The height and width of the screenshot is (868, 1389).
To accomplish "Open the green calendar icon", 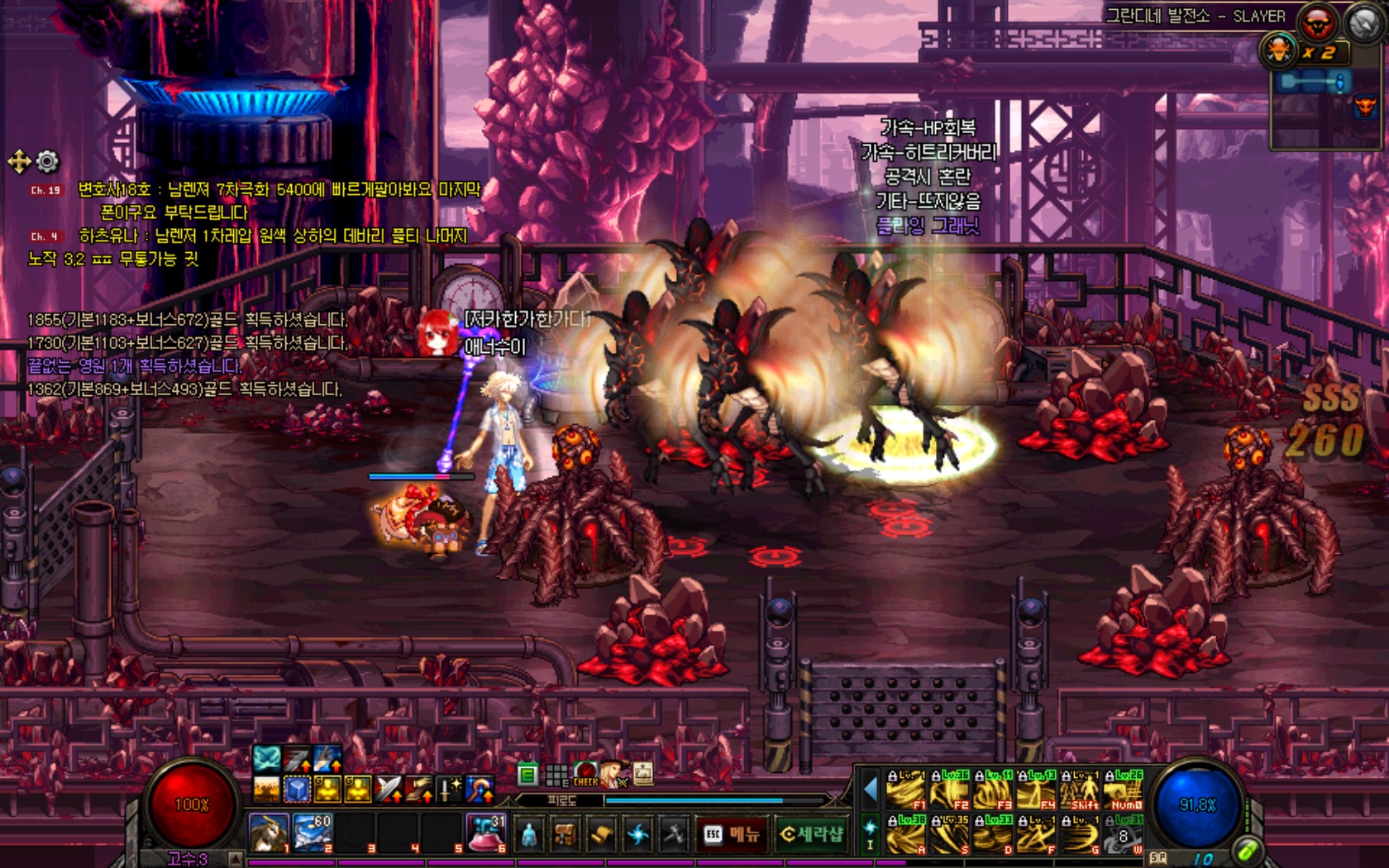I will tap(527, 775).
